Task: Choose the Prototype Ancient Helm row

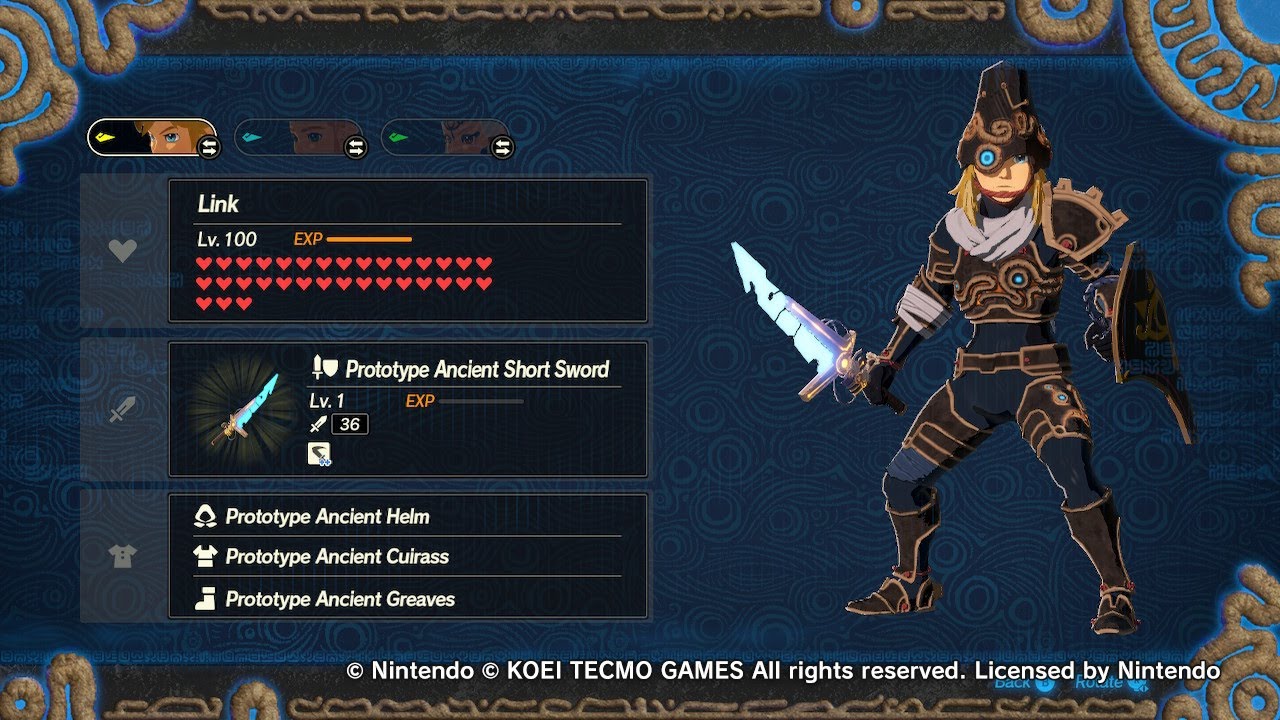Action: pyautogui.click(x=408, y=517)
